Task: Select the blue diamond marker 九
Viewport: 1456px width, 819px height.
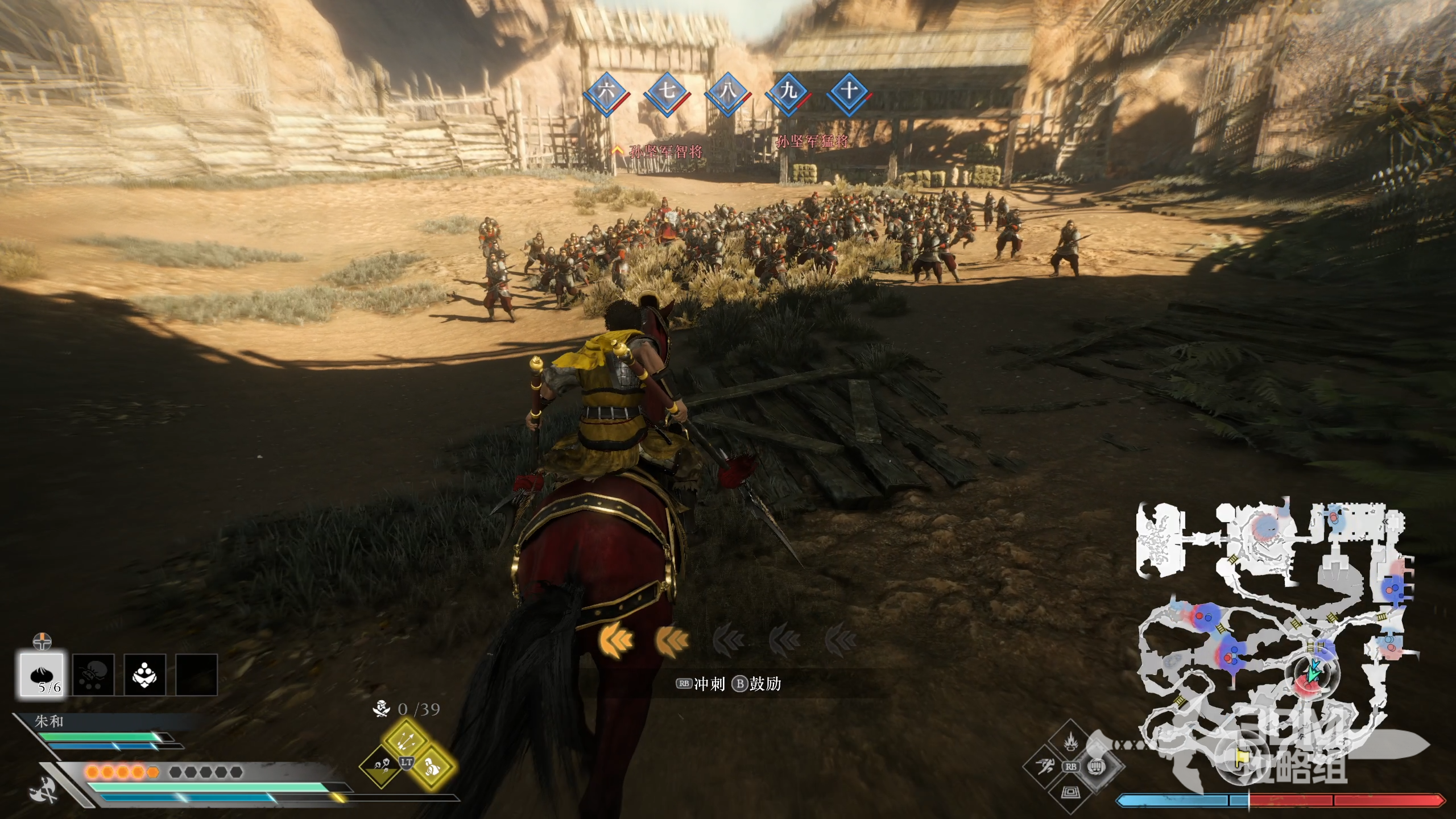Action: pos(788,93)
